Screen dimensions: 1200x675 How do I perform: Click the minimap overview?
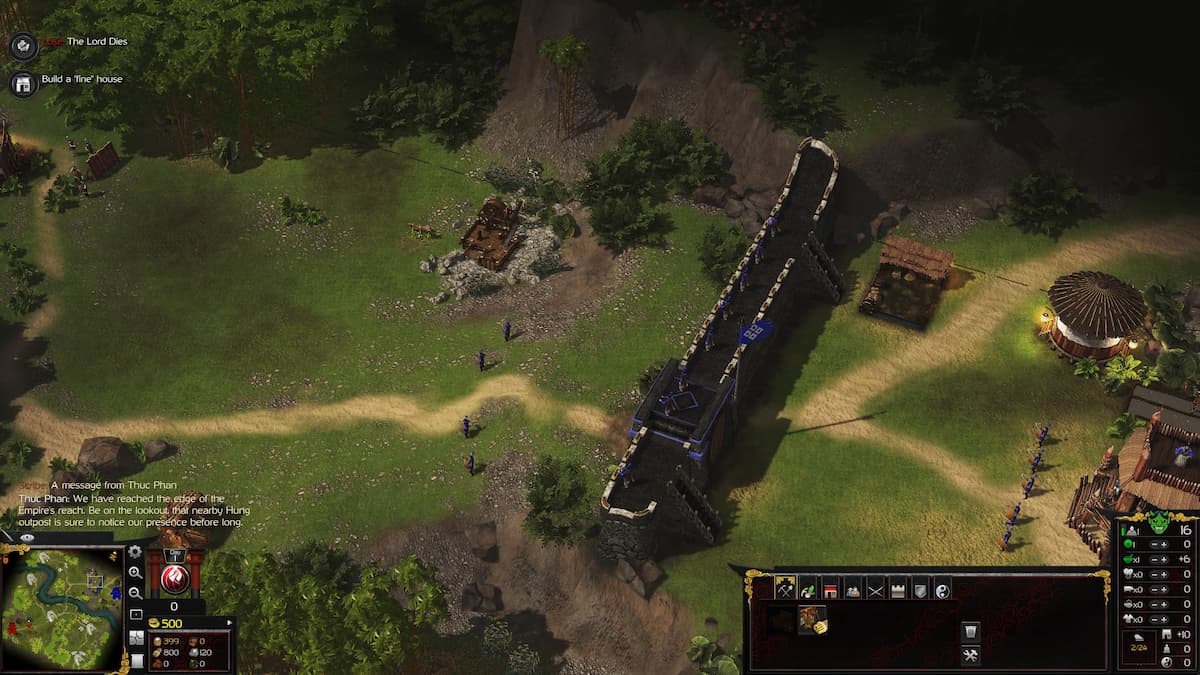point(62,608)
